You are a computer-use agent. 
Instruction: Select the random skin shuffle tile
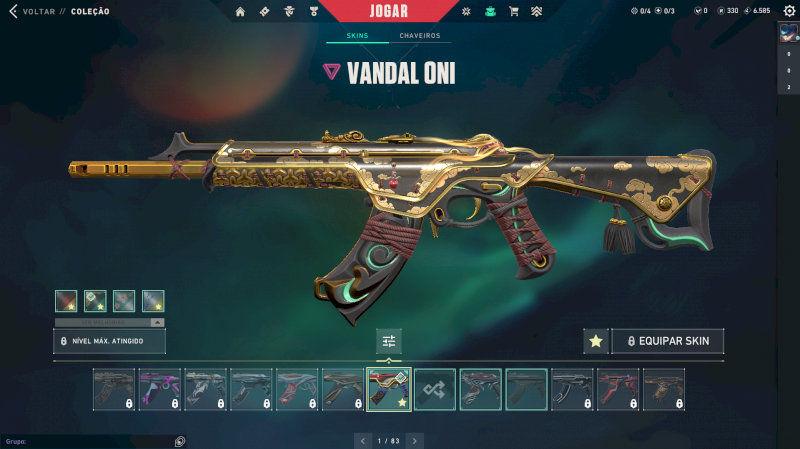[x=435, y=389]
